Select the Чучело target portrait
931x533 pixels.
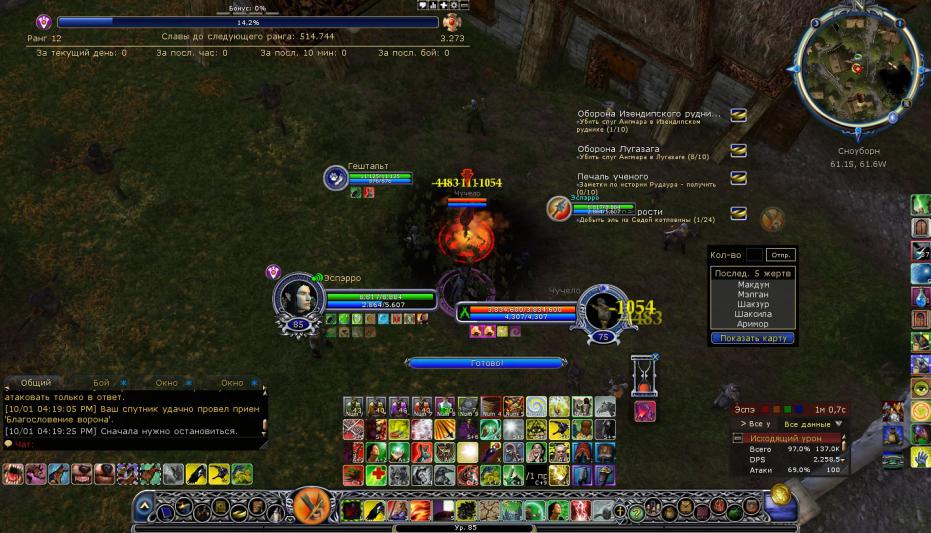point(604,311)
